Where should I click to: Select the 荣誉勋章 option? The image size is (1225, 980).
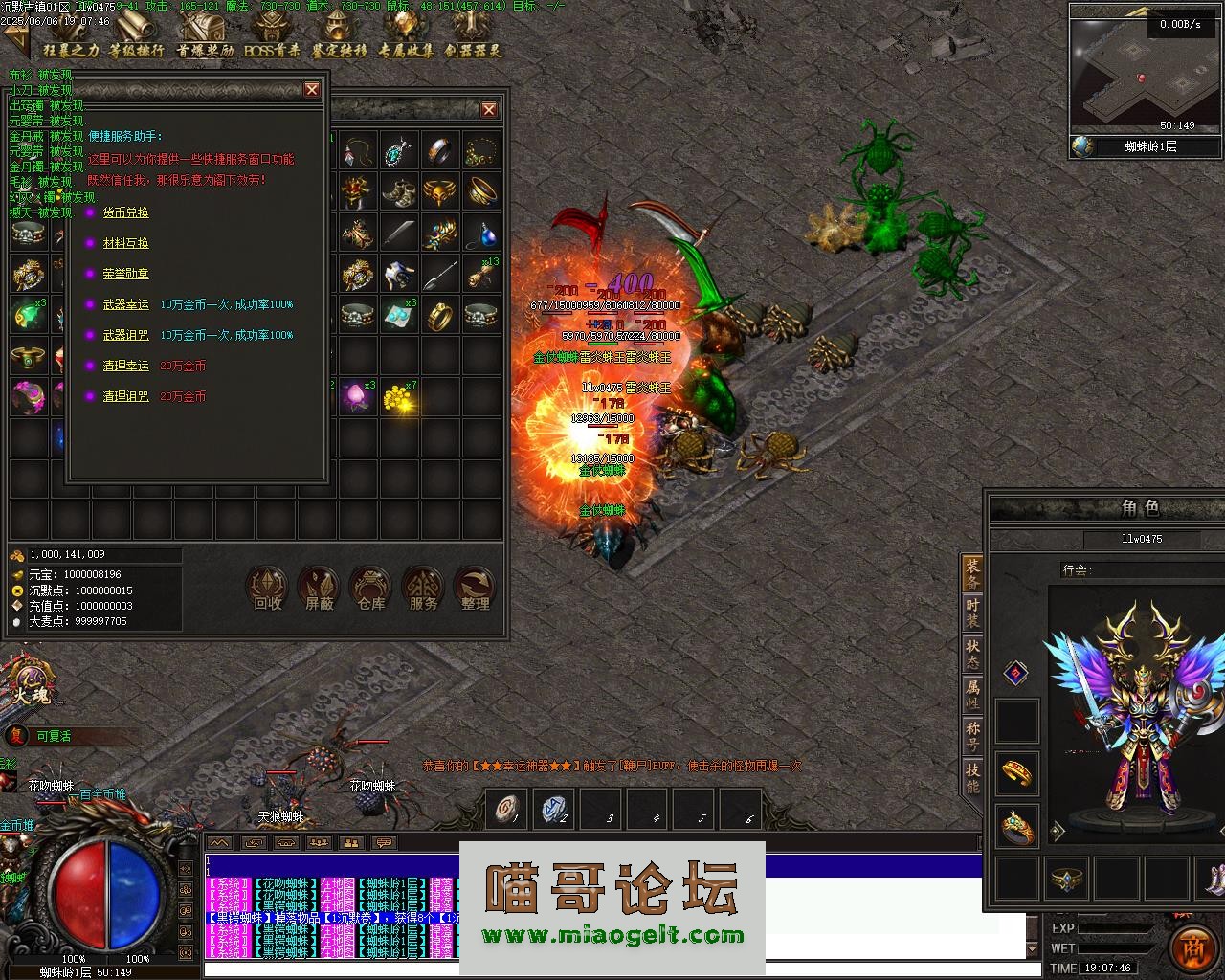125,274
